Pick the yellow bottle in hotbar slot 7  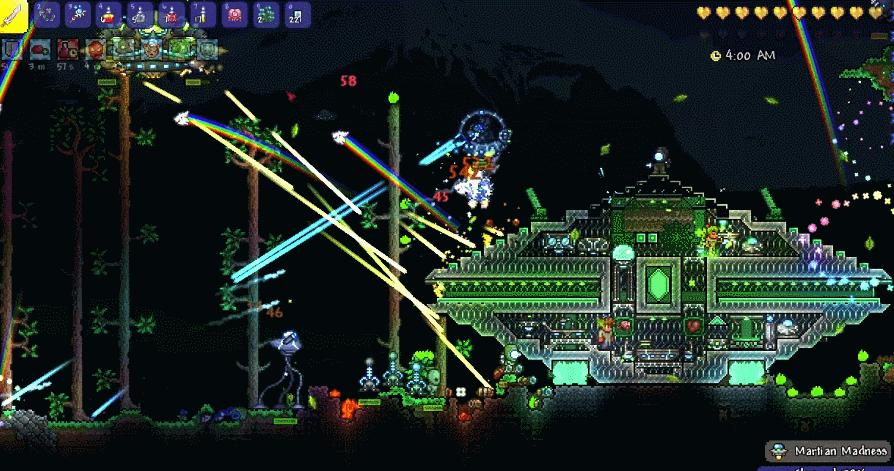[201, 14]
